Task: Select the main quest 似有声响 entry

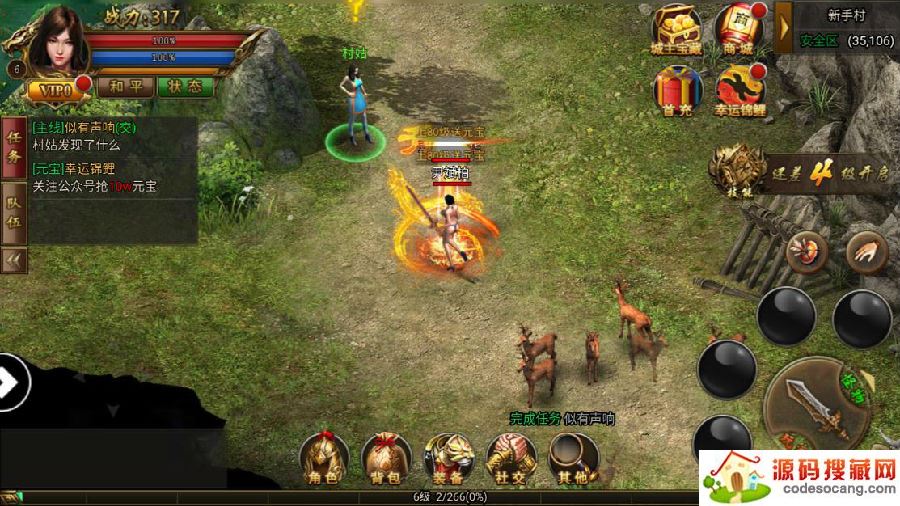Action: [x=84, y=134]
